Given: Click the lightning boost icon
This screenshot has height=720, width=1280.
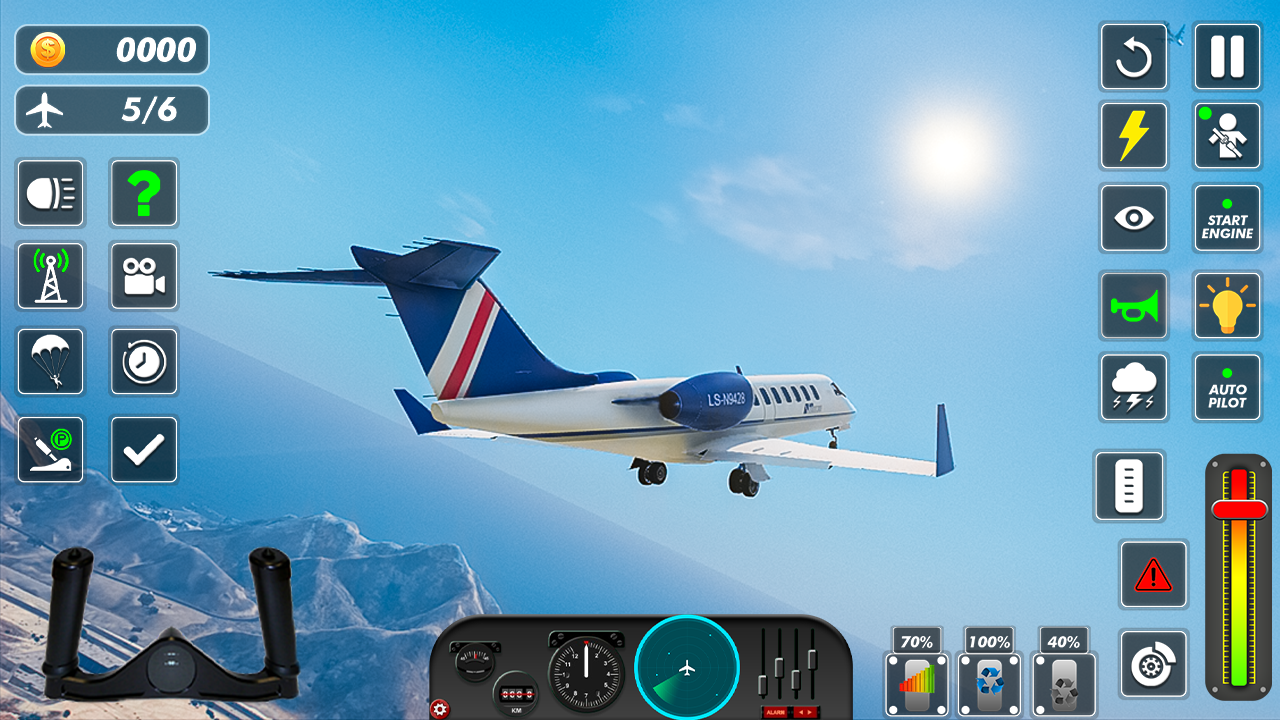Looking at the screenshot, I should pos(1134,136).
